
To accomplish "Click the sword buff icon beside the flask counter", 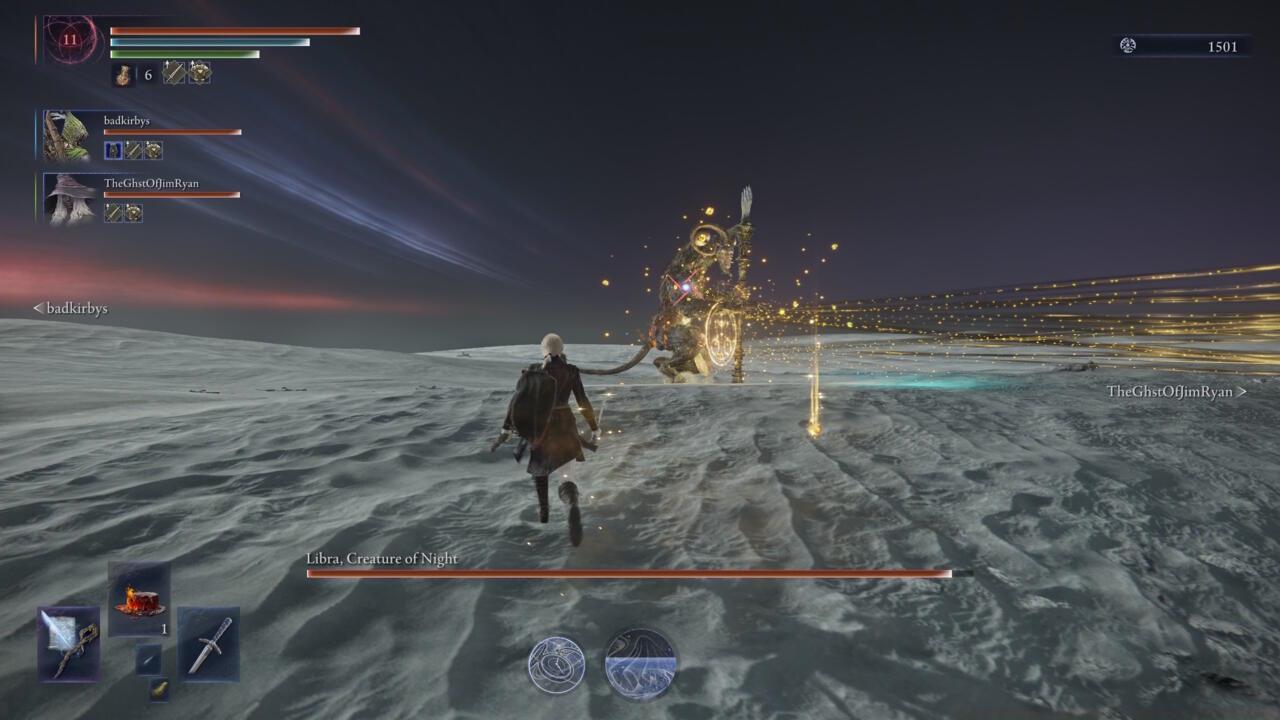I will pos(172,73).
